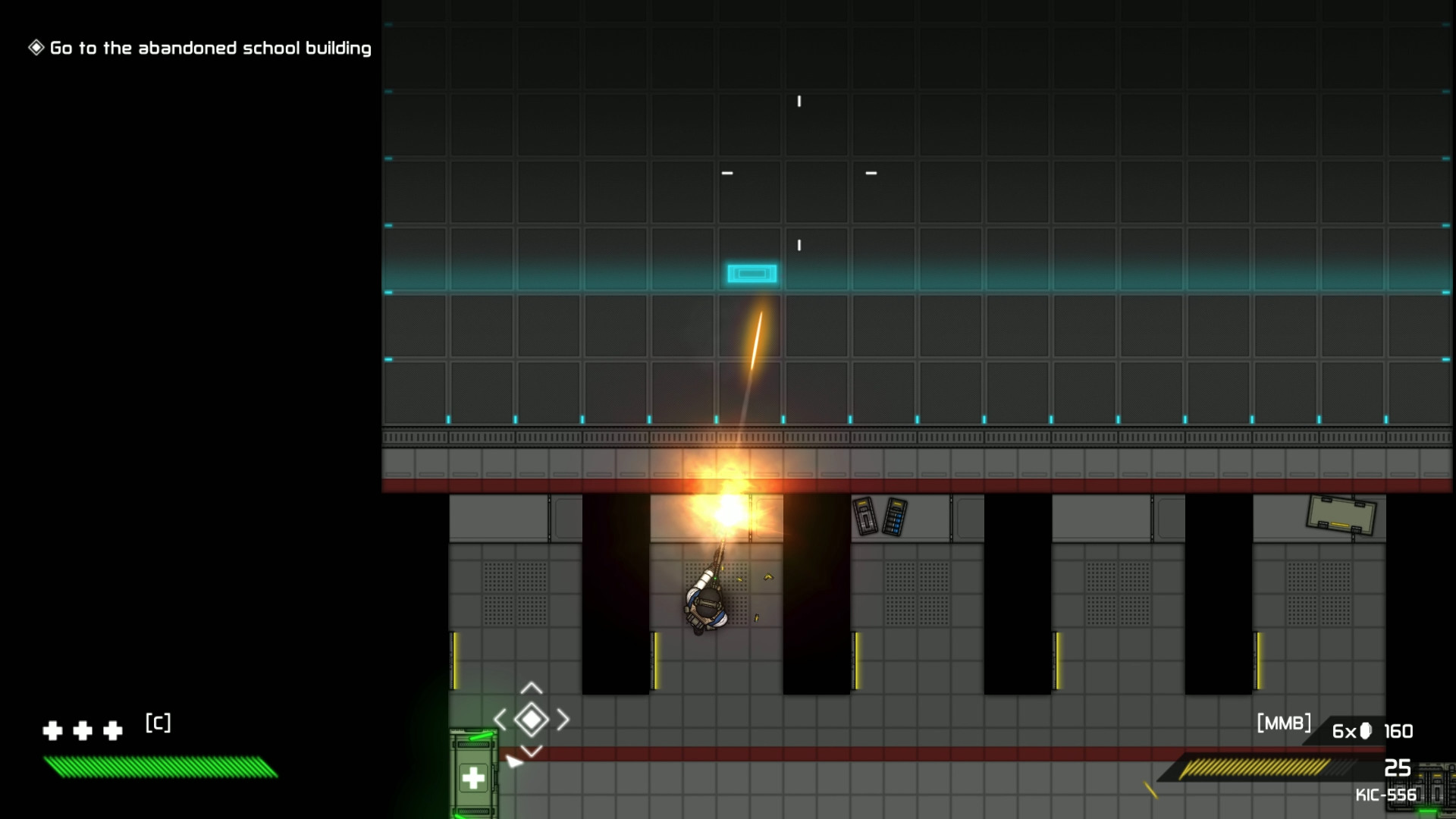Click the abandoned school building objective text
This screenshot has width=1456, height=819.
tap(209, 49)
